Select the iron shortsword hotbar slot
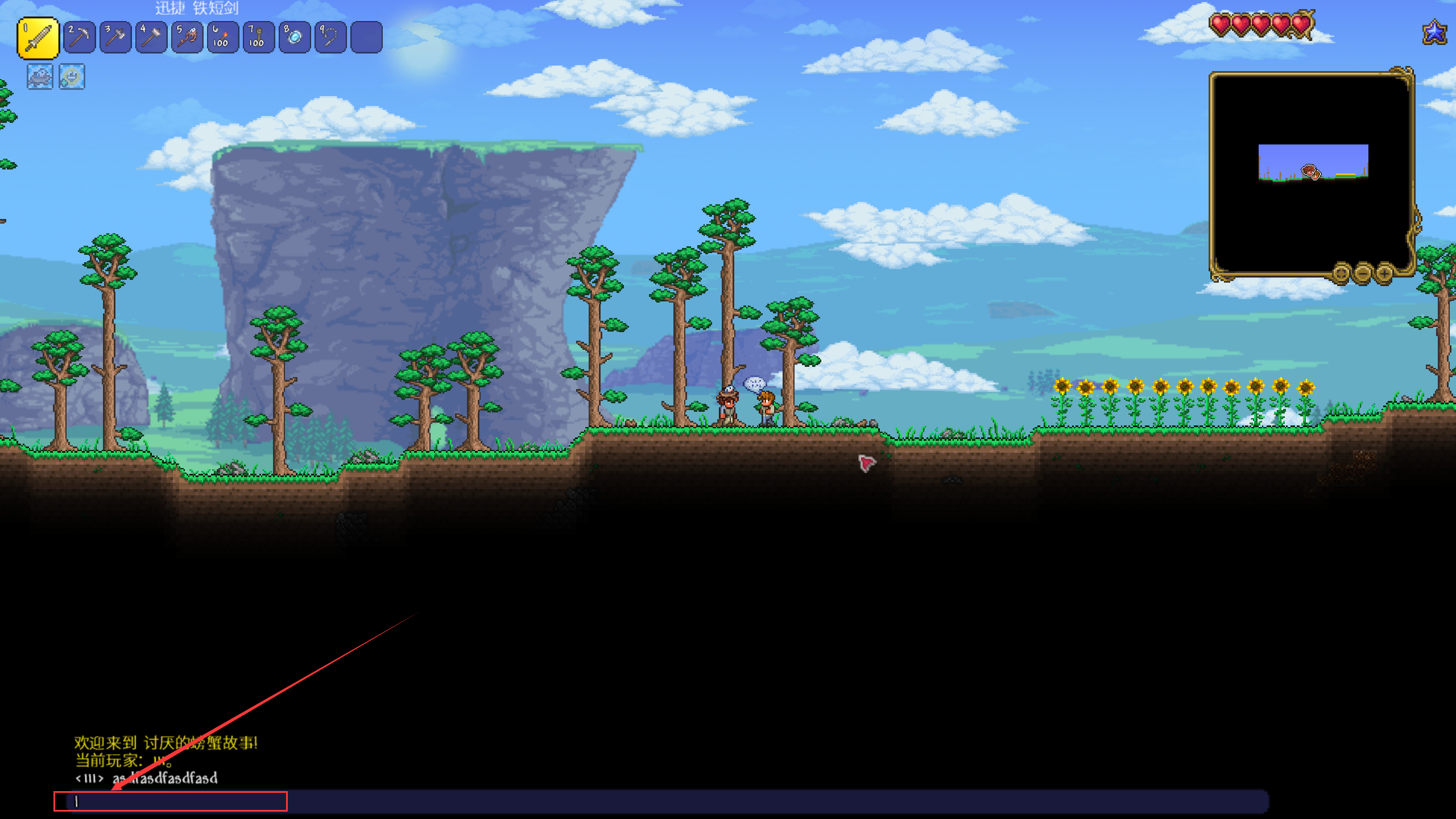Viewport: 1456px width, 819px height. (x=38, y=38)
